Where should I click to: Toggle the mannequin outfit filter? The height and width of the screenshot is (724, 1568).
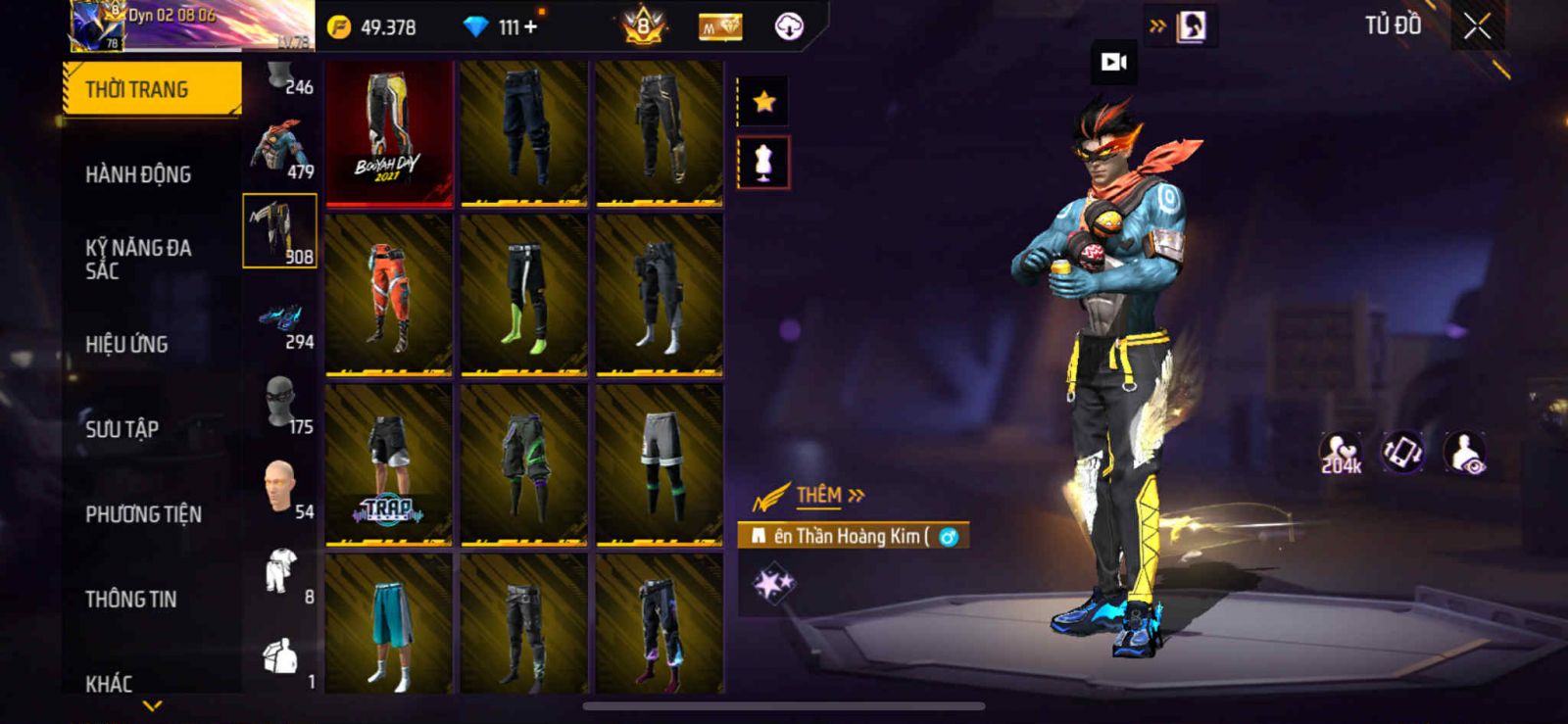point(763,163)
